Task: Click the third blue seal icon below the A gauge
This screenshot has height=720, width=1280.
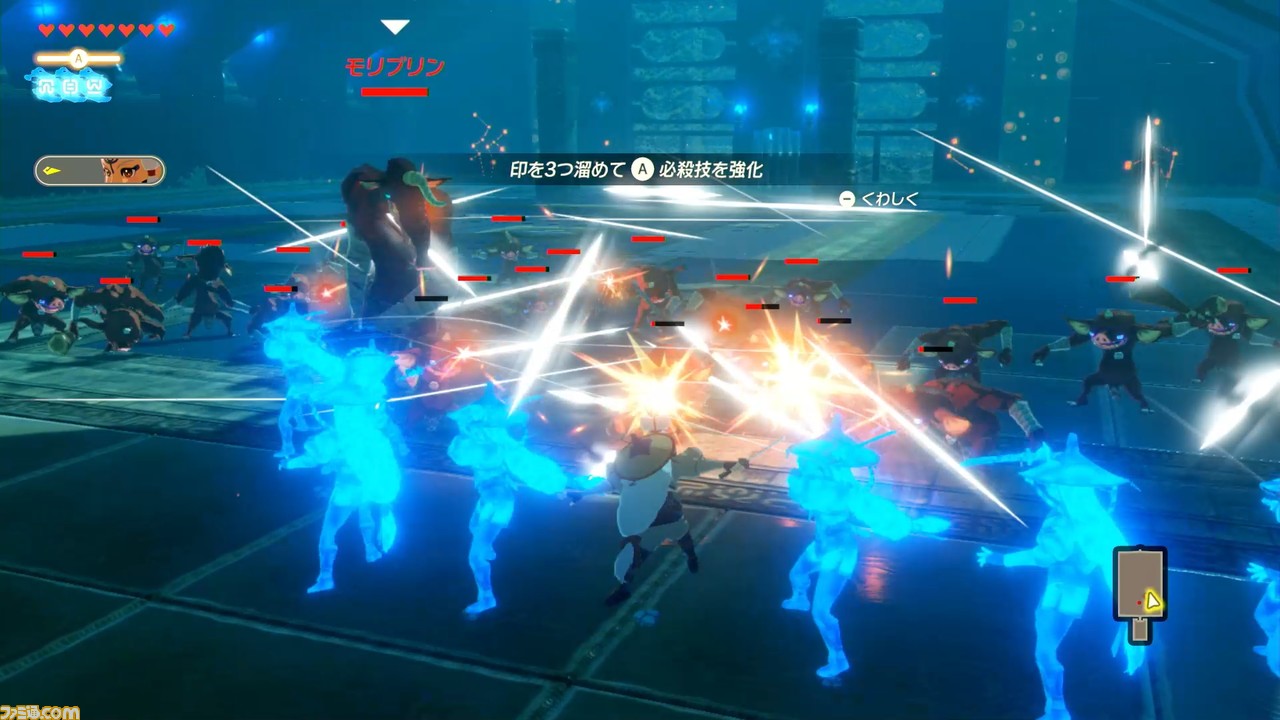Action: 96,86
